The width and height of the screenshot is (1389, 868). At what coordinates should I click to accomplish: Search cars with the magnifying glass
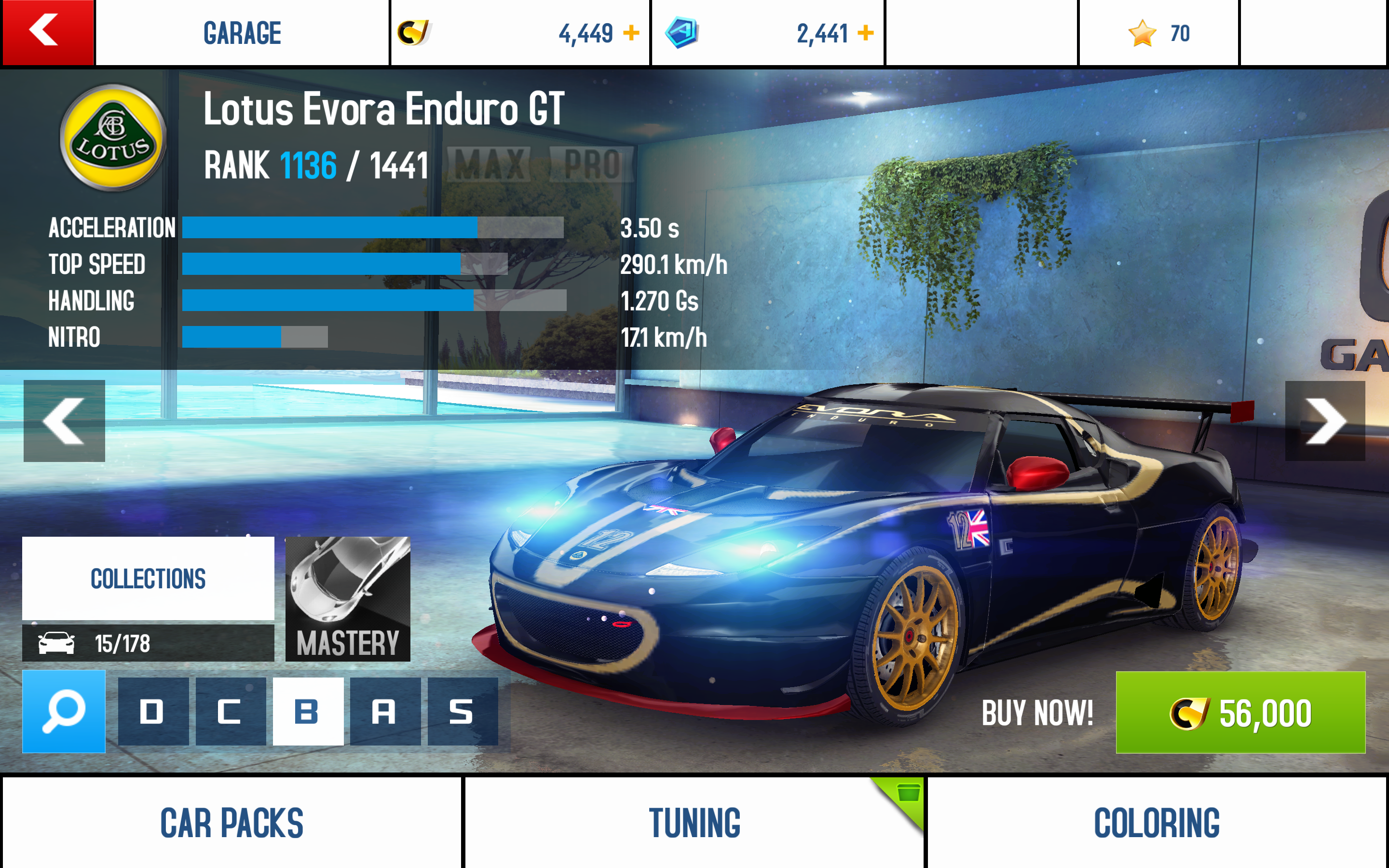(64, 711)
